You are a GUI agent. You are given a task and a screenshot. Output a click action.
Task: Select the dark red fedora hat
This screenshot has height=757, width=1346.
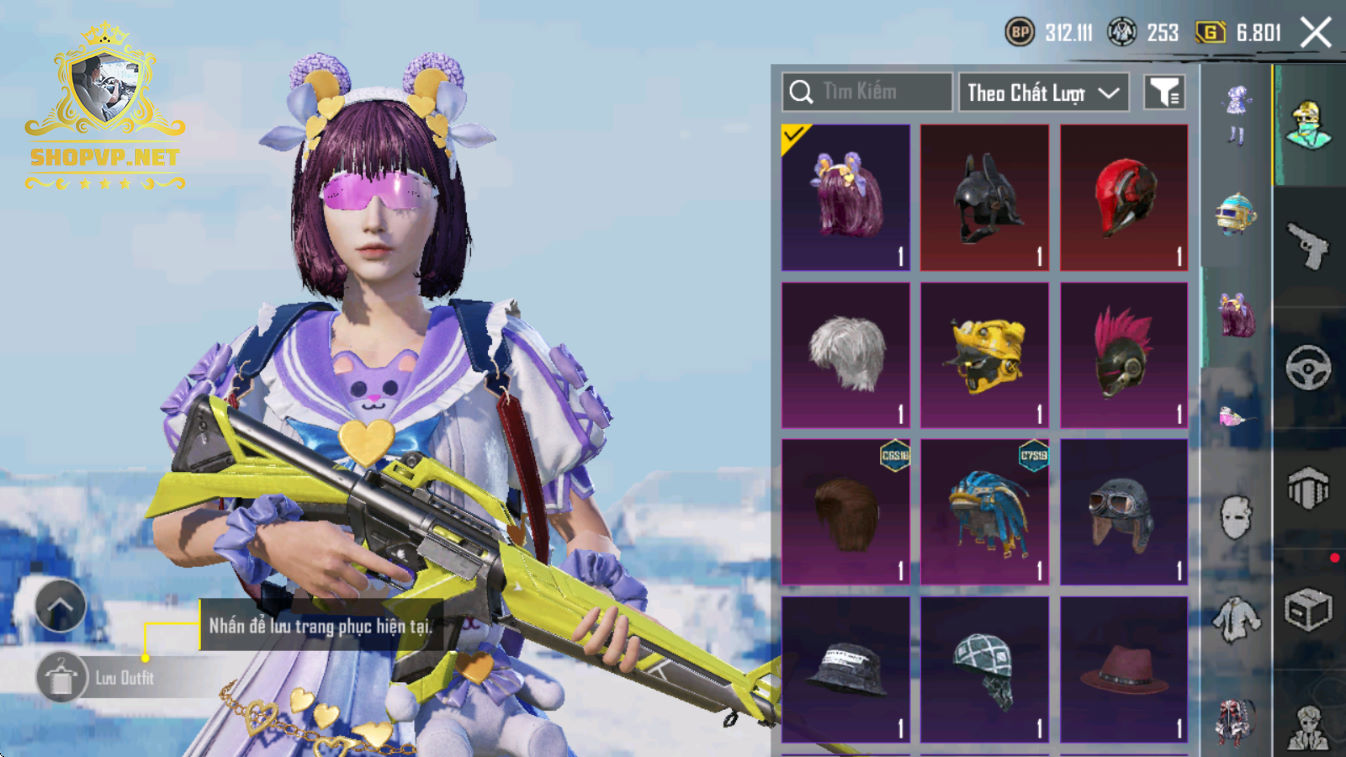click(1124, 670)
